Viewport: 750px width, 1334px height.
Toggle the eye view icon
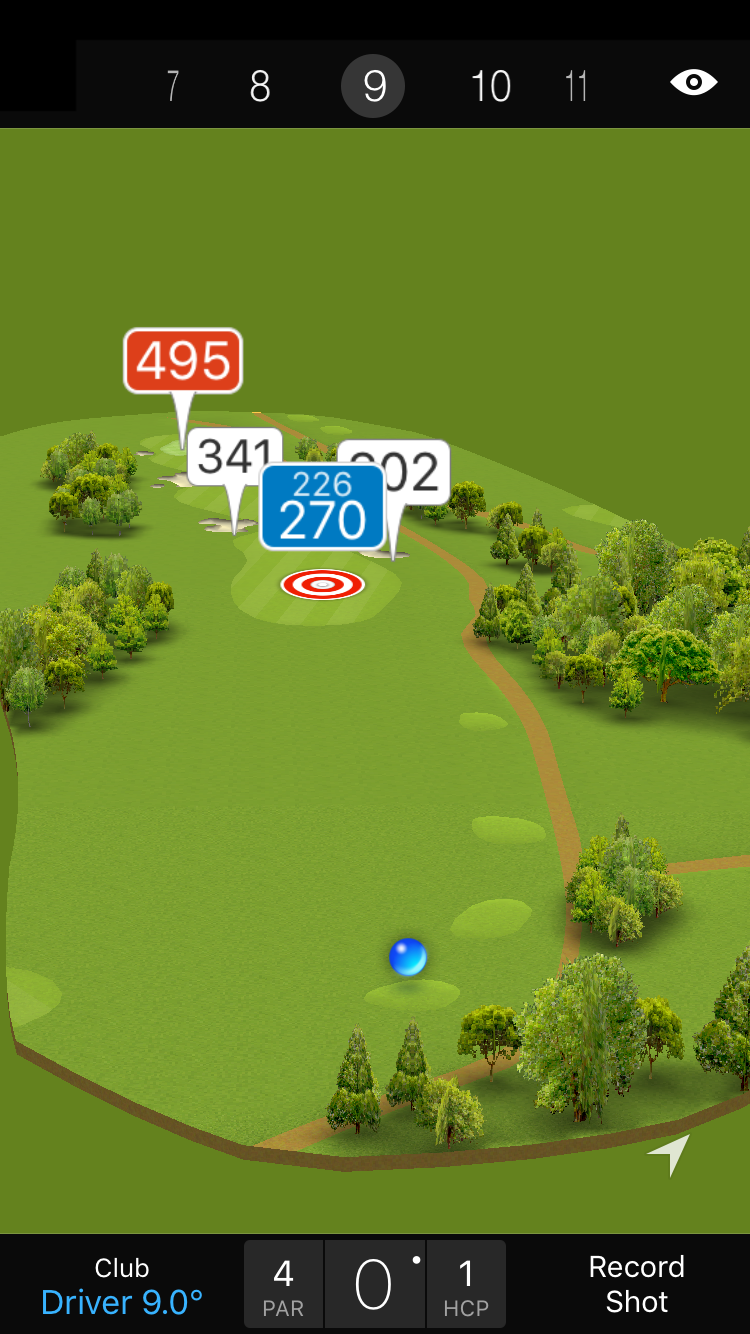(x=693, y=82)
